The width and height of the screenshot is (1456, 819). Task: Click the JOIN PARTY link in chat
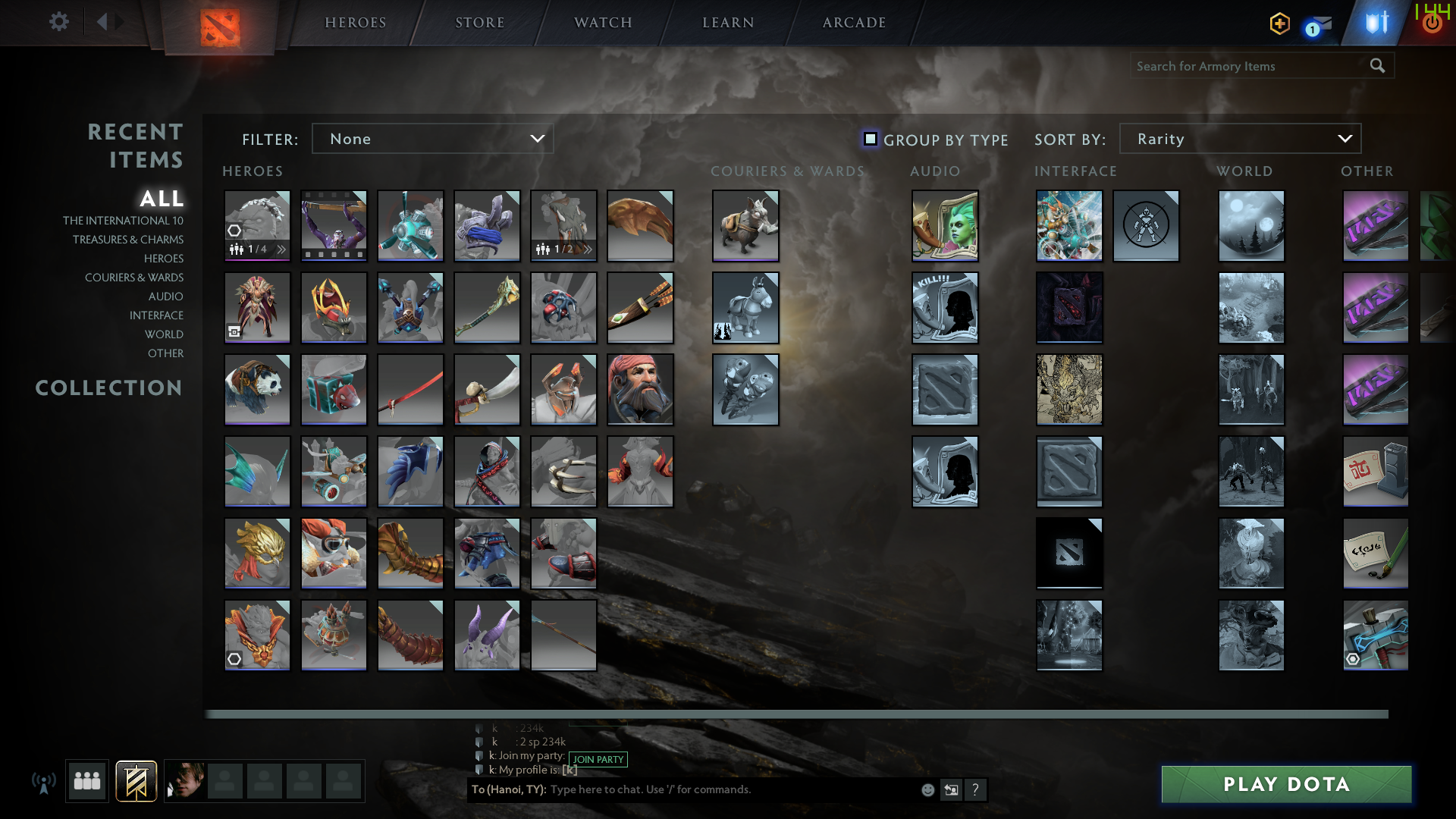click(598, 759)
